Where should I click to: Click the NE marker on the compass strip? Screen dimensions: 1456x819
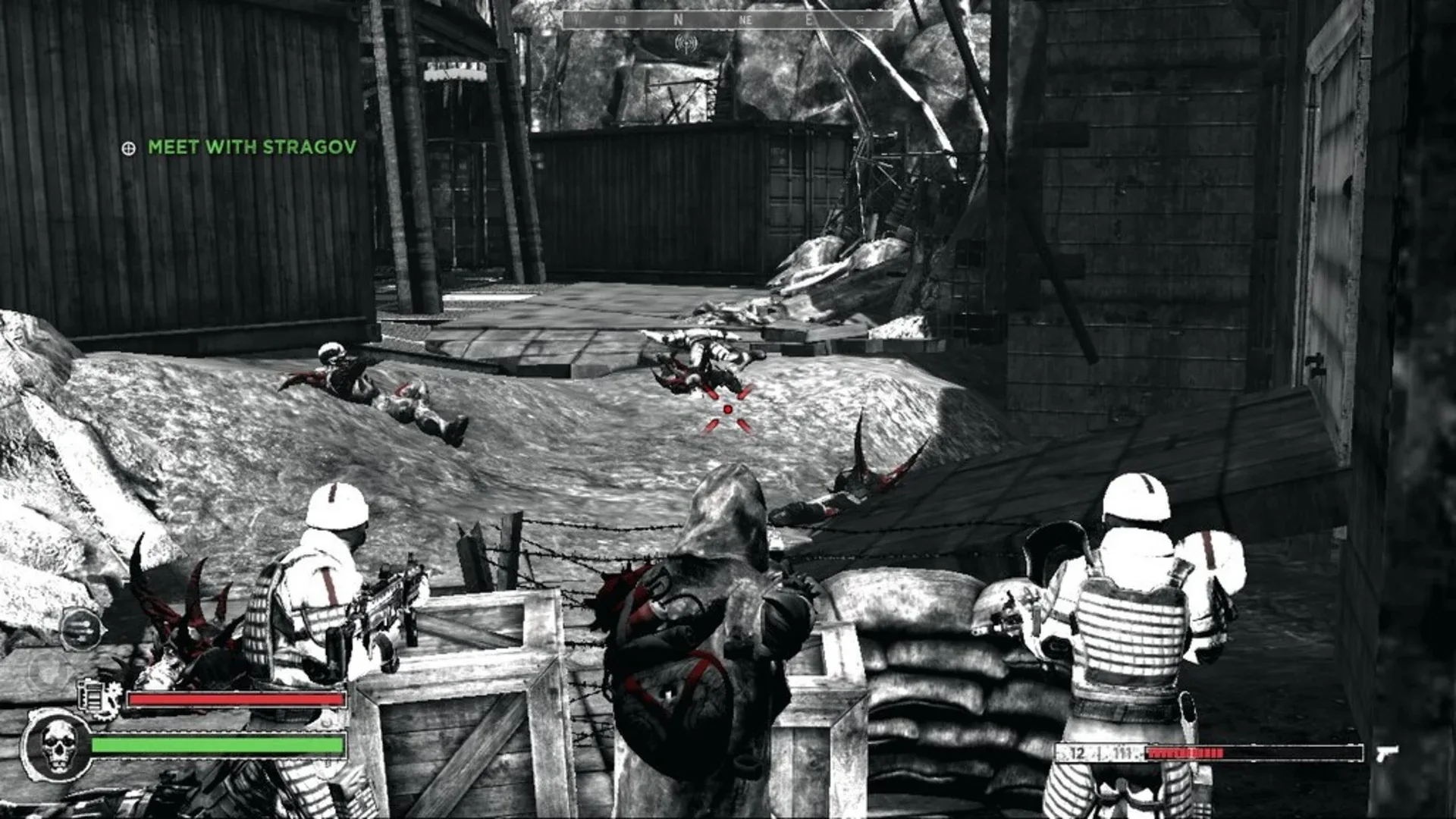pyautogui.click(x=746, y=19)
